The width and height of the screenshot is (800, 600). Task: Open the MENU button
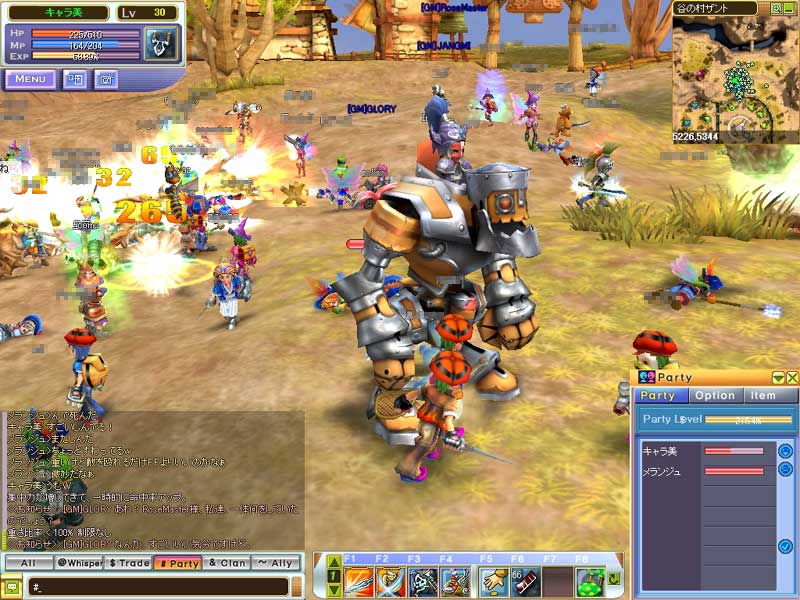pyautogui.click(x=30, y=79)
